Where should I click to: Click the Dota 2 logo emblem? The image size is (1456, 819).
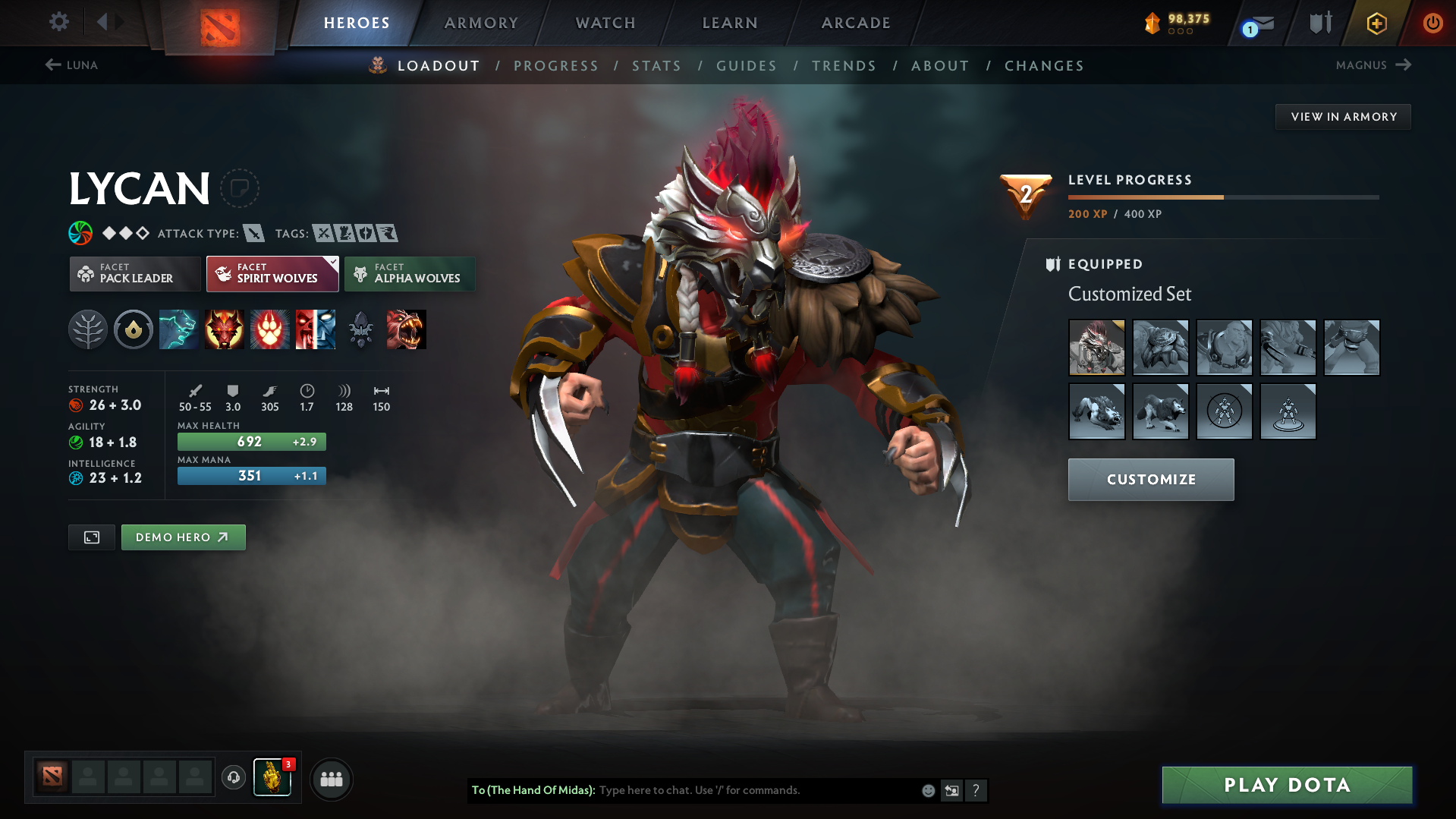pos(219,23)
